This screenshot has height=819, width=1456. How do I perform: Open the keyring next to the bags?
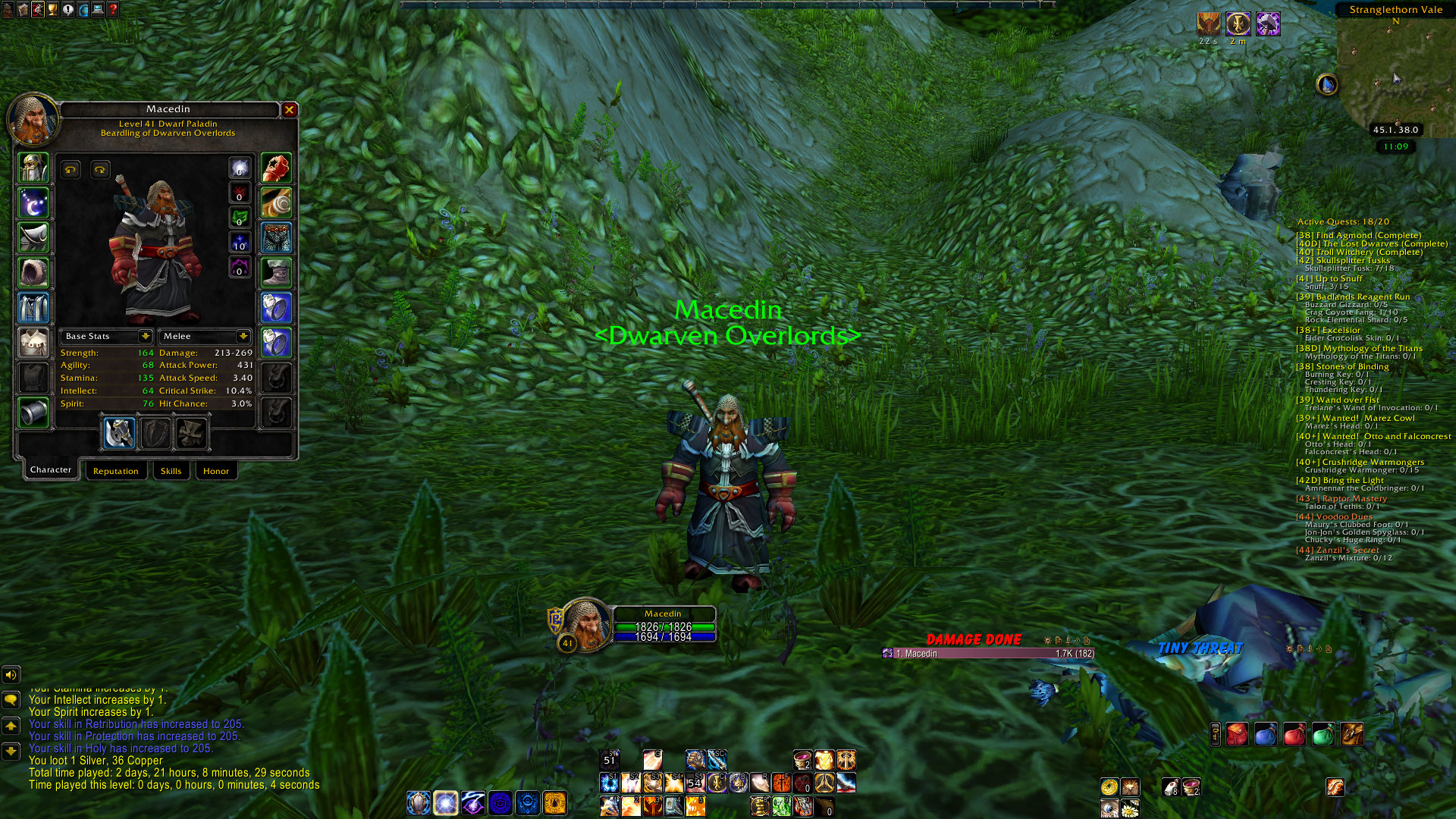point(1215,734)
